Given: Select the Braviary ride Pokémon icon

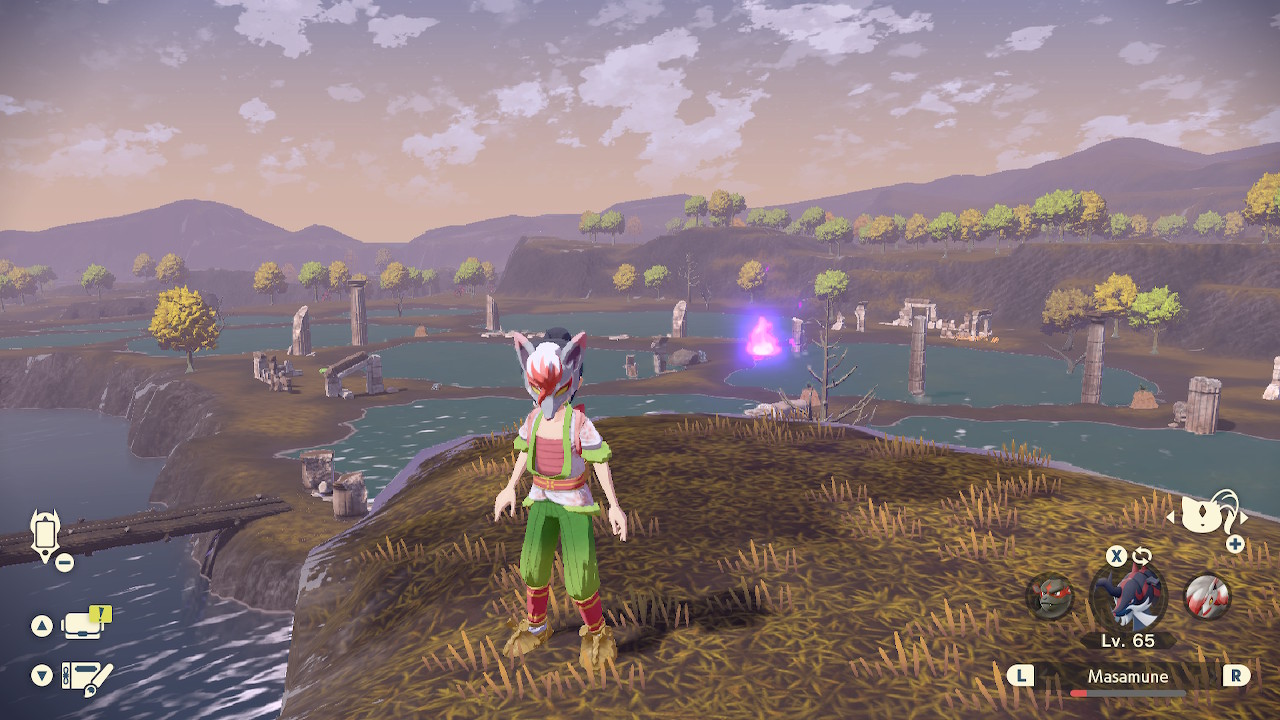Looking at the screenshot, I should 1207,515.
